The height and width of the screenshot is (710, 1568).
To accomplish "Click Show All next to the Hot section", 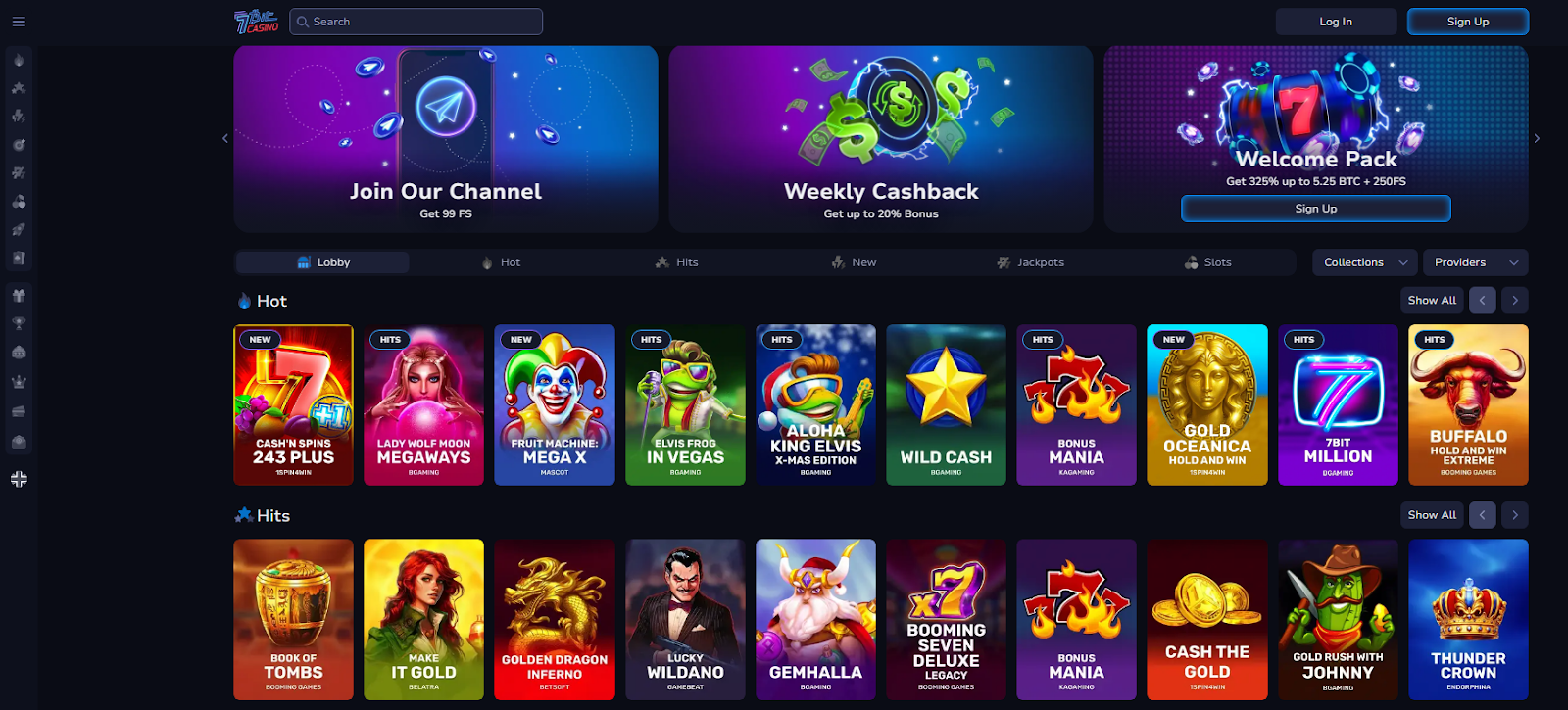I will coord(1431,300).
